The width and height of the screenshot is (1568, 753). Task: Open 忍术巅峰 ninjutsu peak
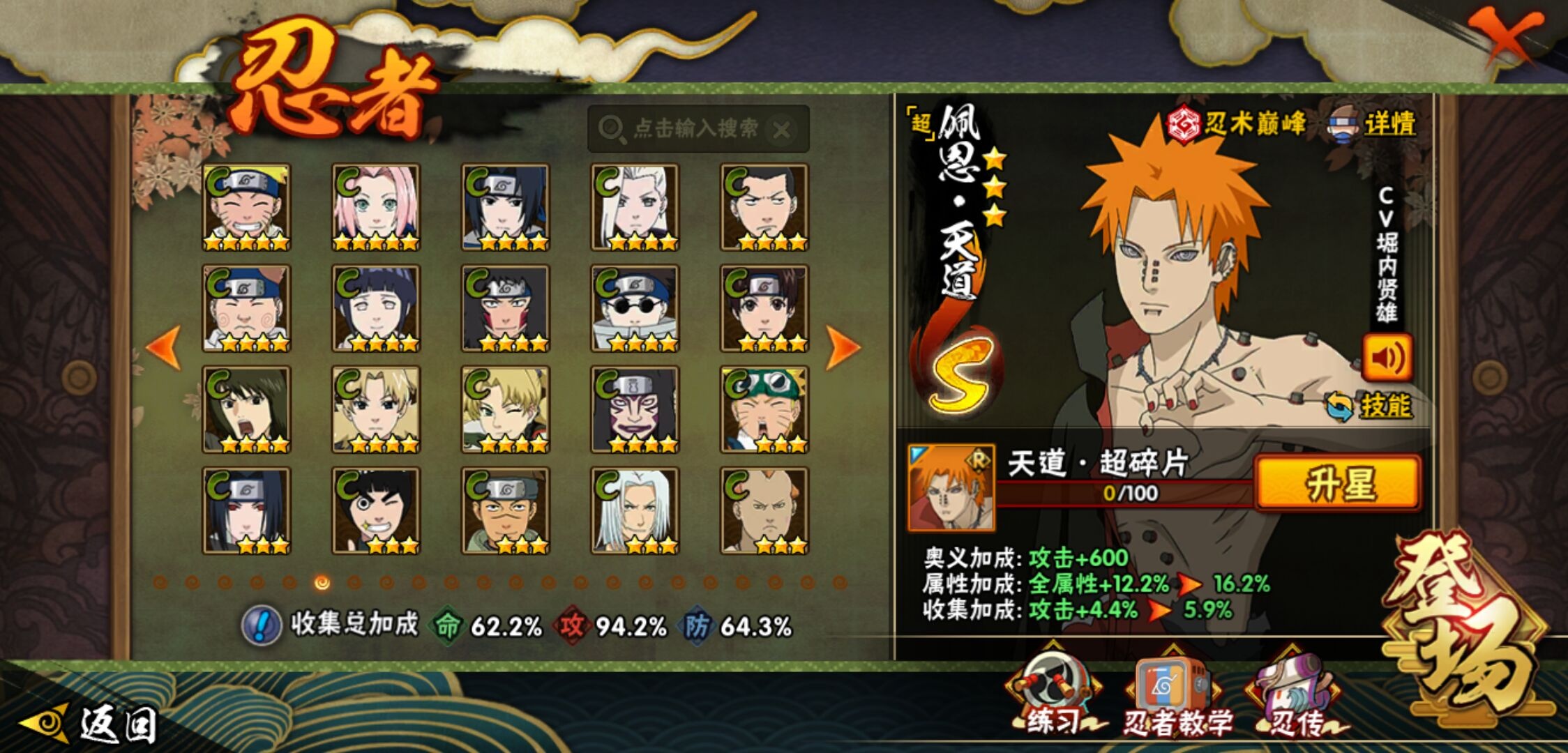click(x=1236, y=124)
